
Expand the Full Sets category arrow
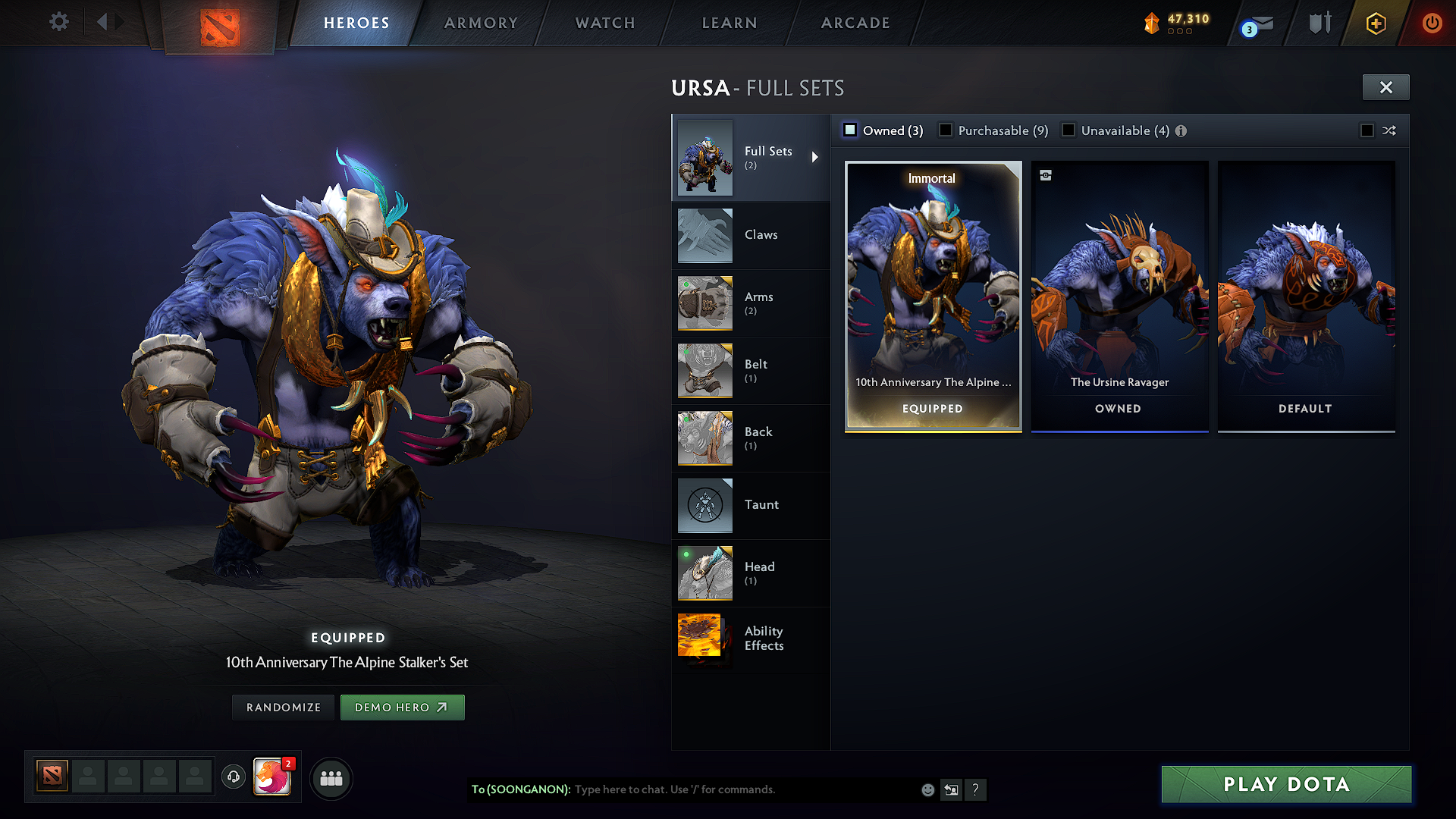tap(816, 157)
